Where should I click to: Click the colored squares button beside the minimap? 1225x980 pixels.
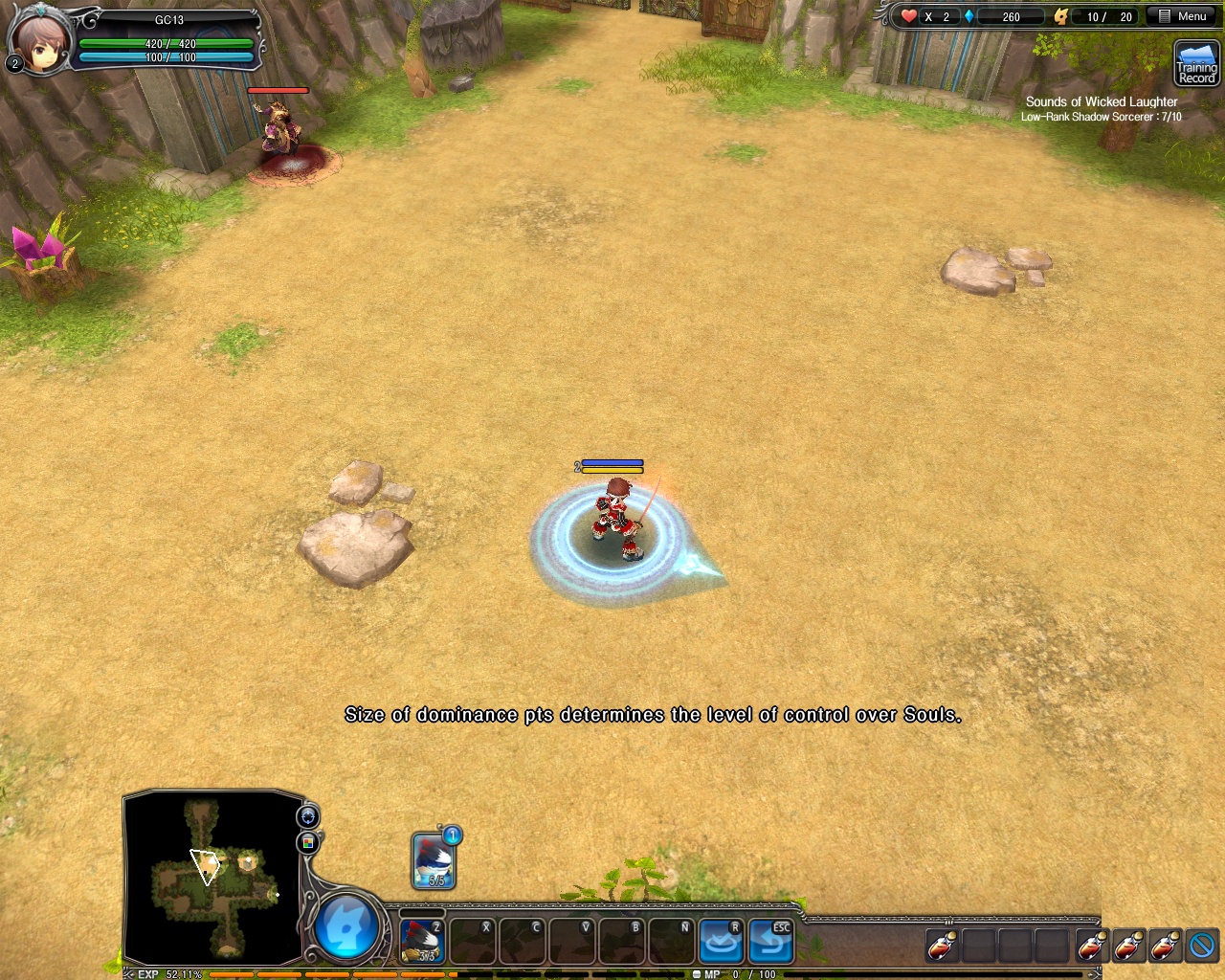pyautogui.click(x=308, y=842)
